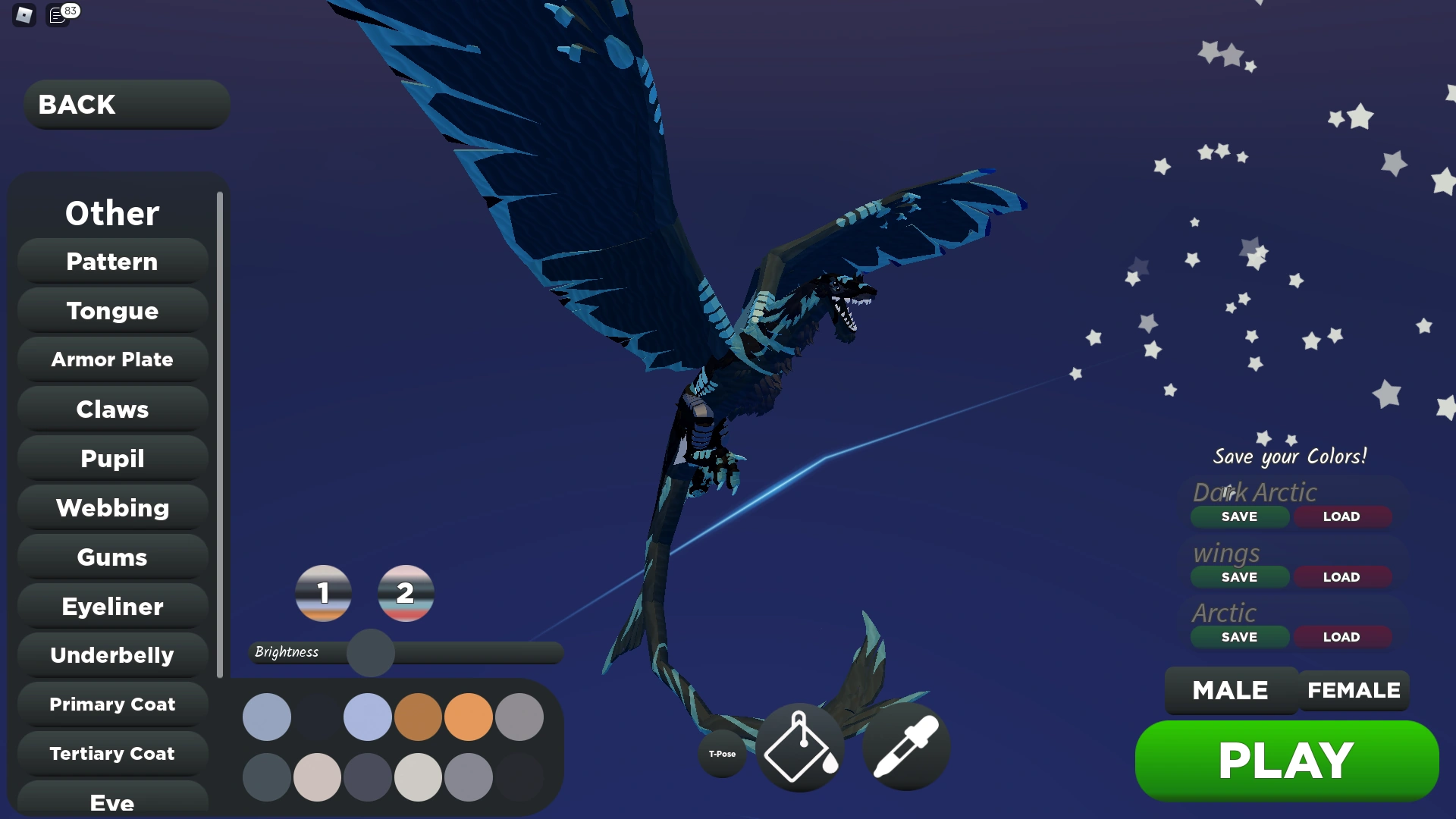Switch to the Tongue category
Screen dimensions: 1456x819
click(x=111, y=310)
